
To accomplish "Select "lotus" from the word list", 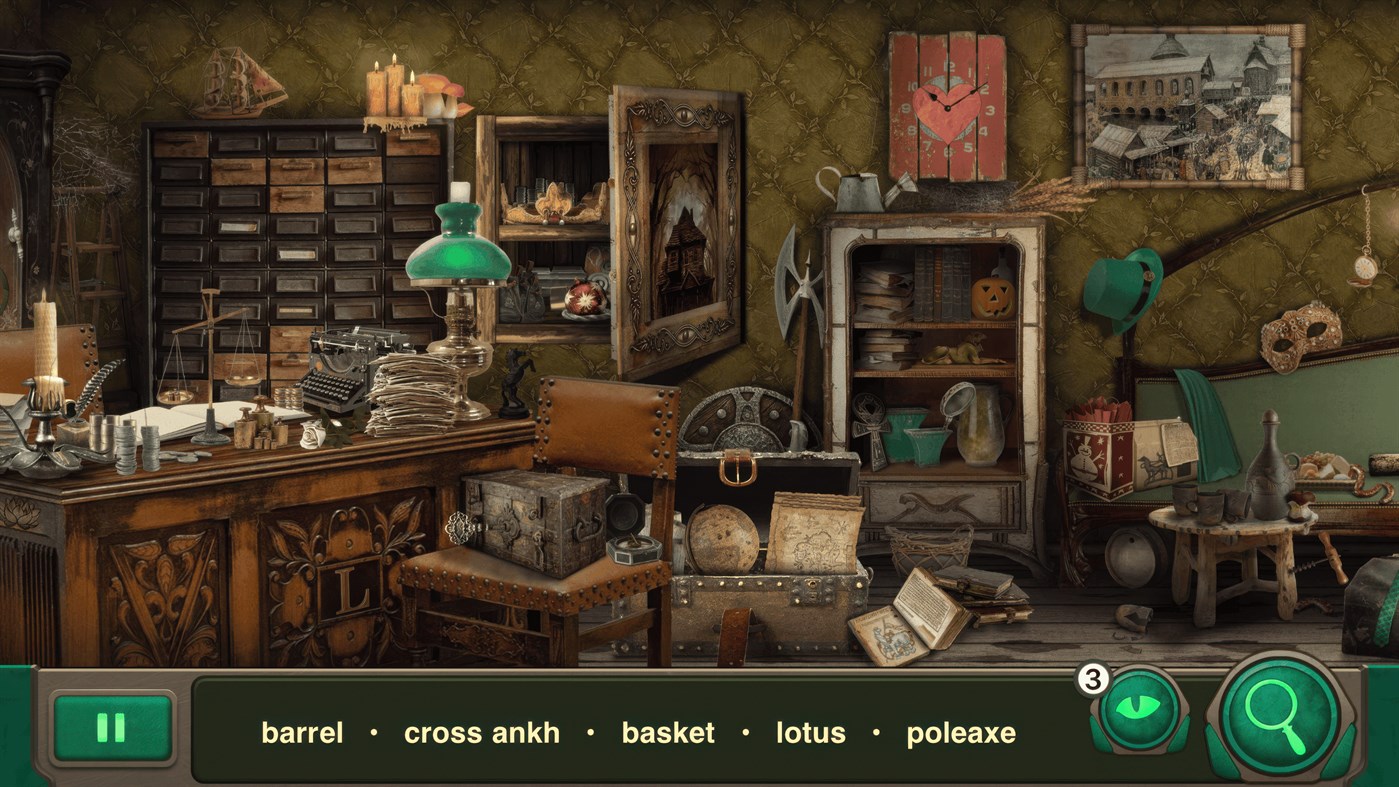I will tap(811, 733).
